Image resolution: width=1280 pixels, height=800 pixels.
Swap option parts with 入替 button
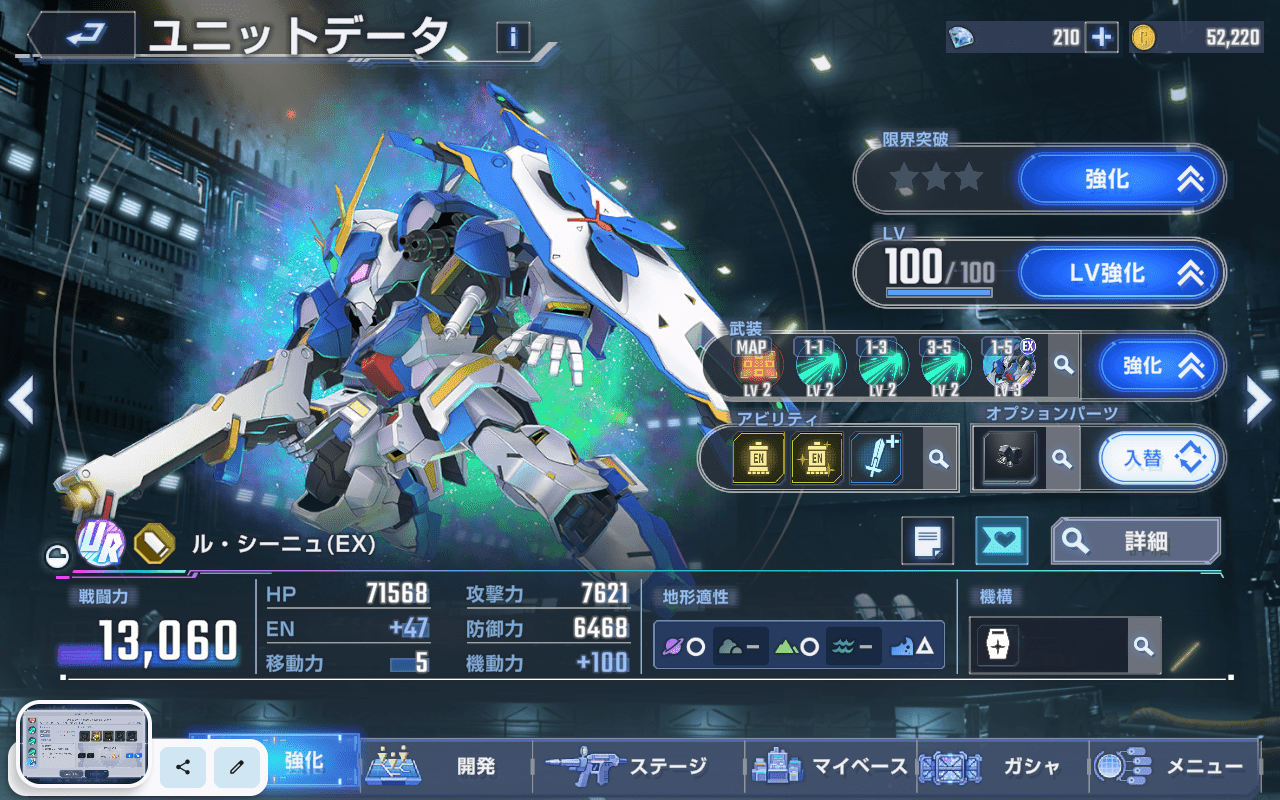tap(1160, 459)
